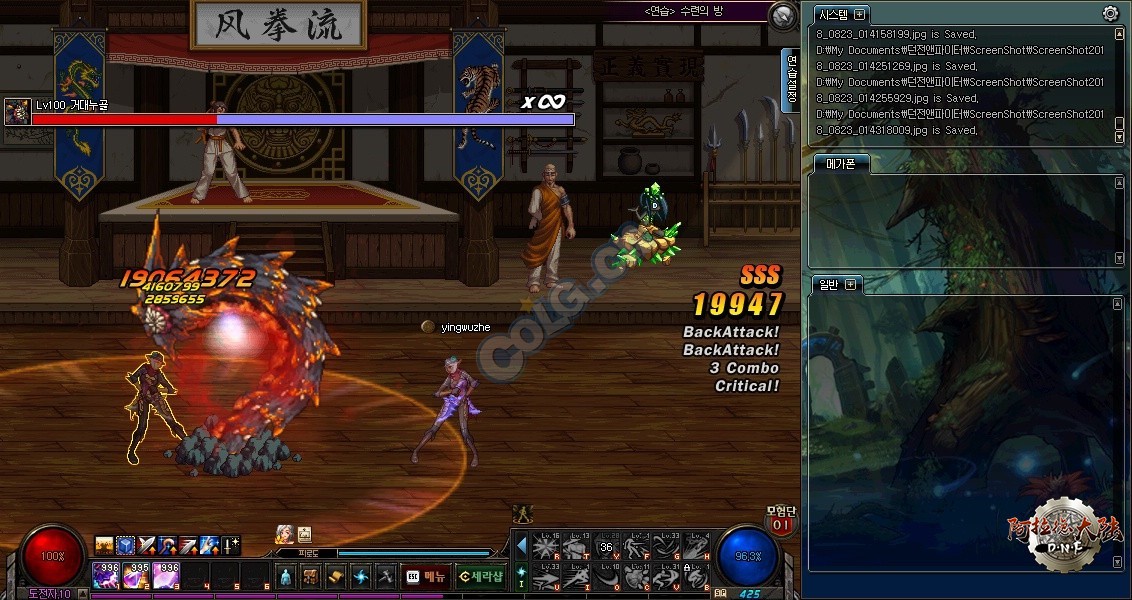Use the first quick slot item numbered 1

(x=106, y=575)
